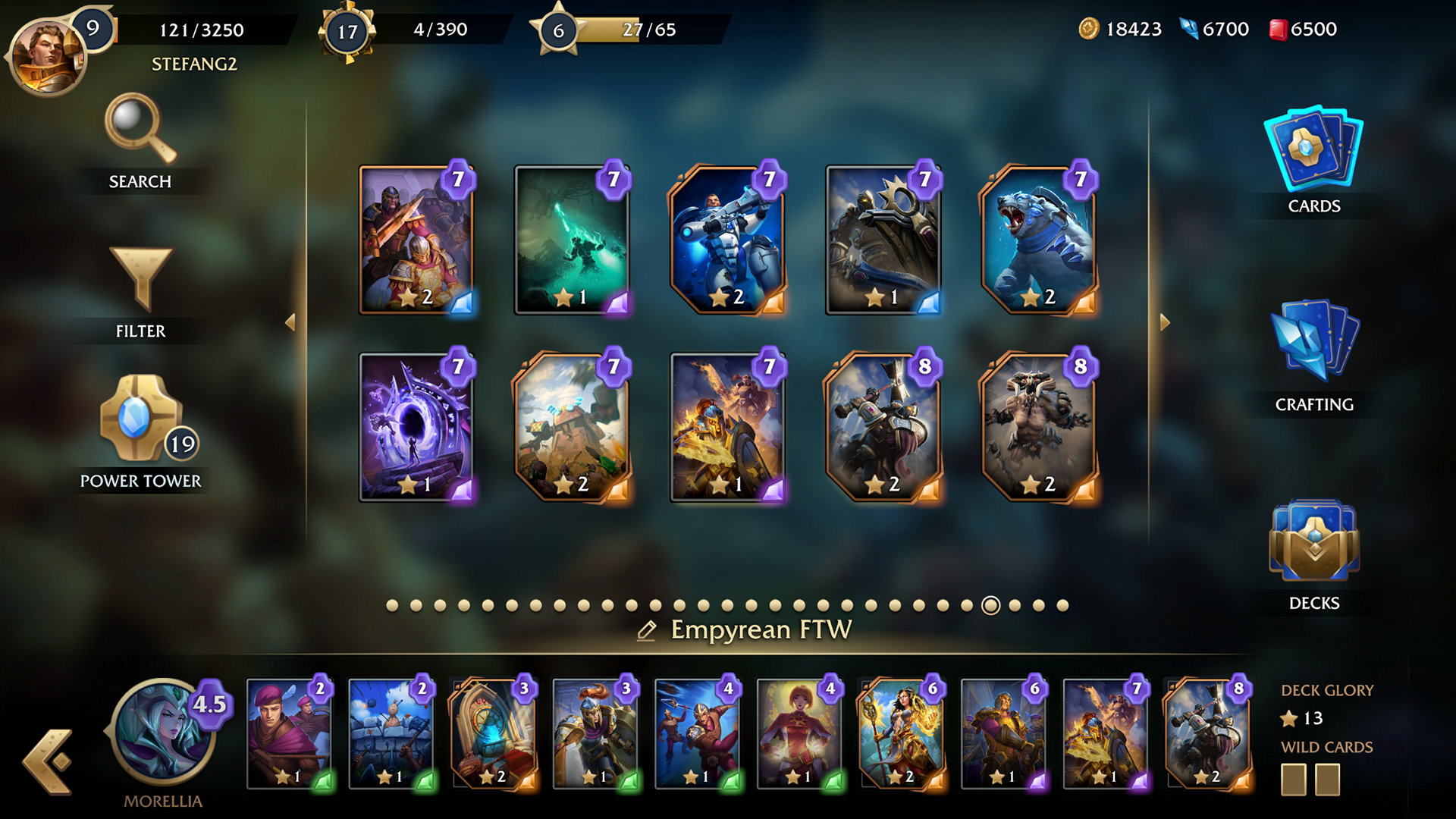Rename the Empyrean FTW deck
1456x819 pixels.
[x=647, y=629]
